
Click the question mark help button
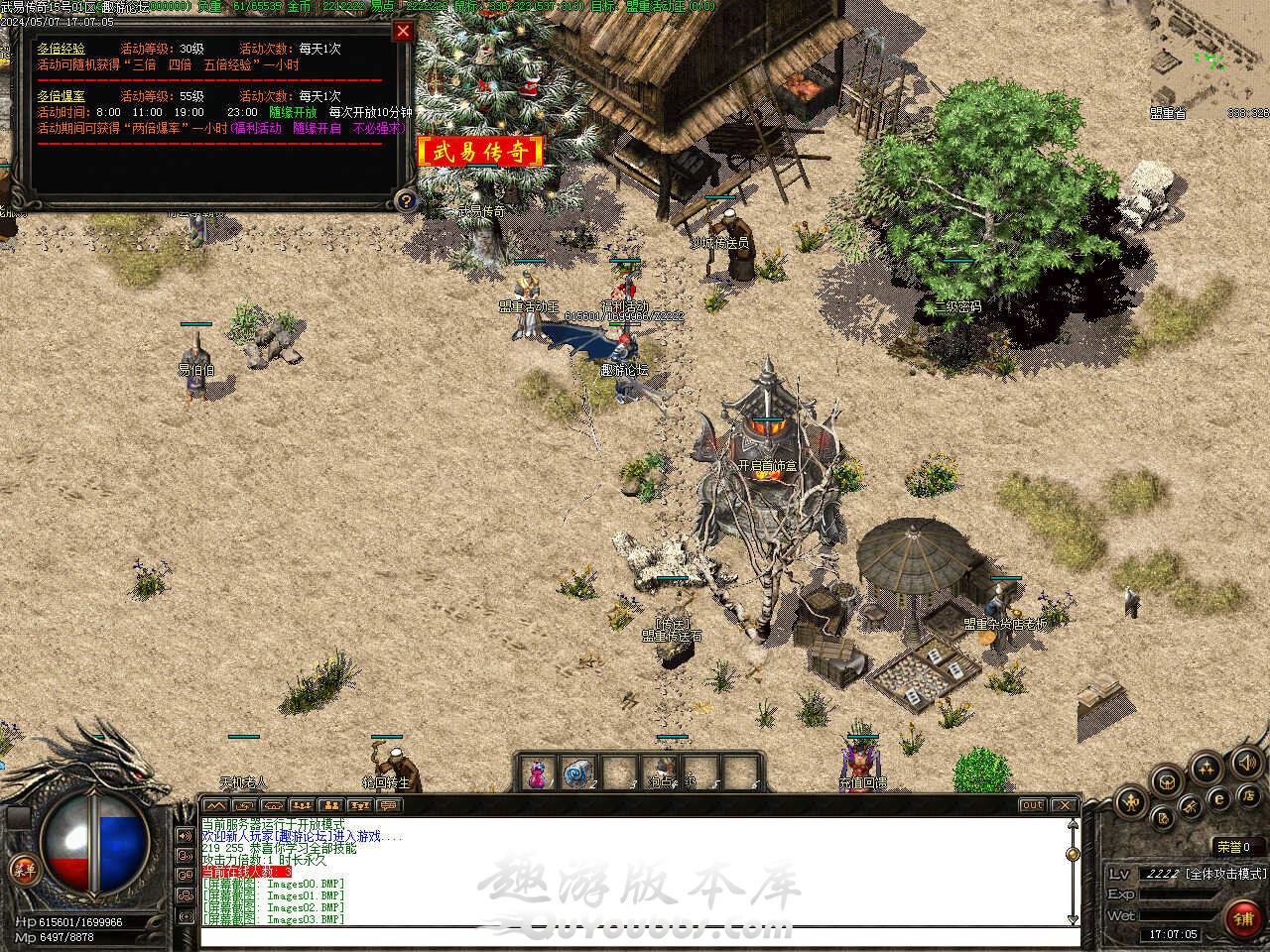tap(405, 200)
